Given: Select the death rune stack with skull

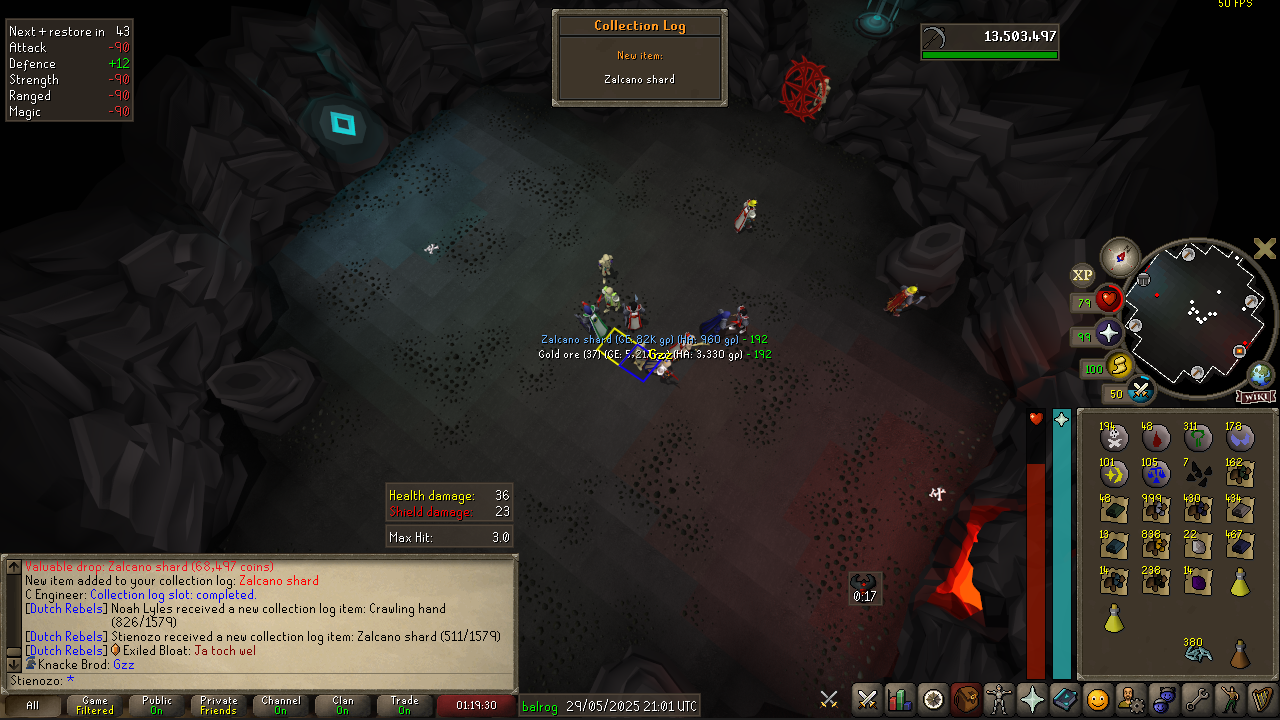Looking at the screenshot, I should click(x=1114, y=437).
